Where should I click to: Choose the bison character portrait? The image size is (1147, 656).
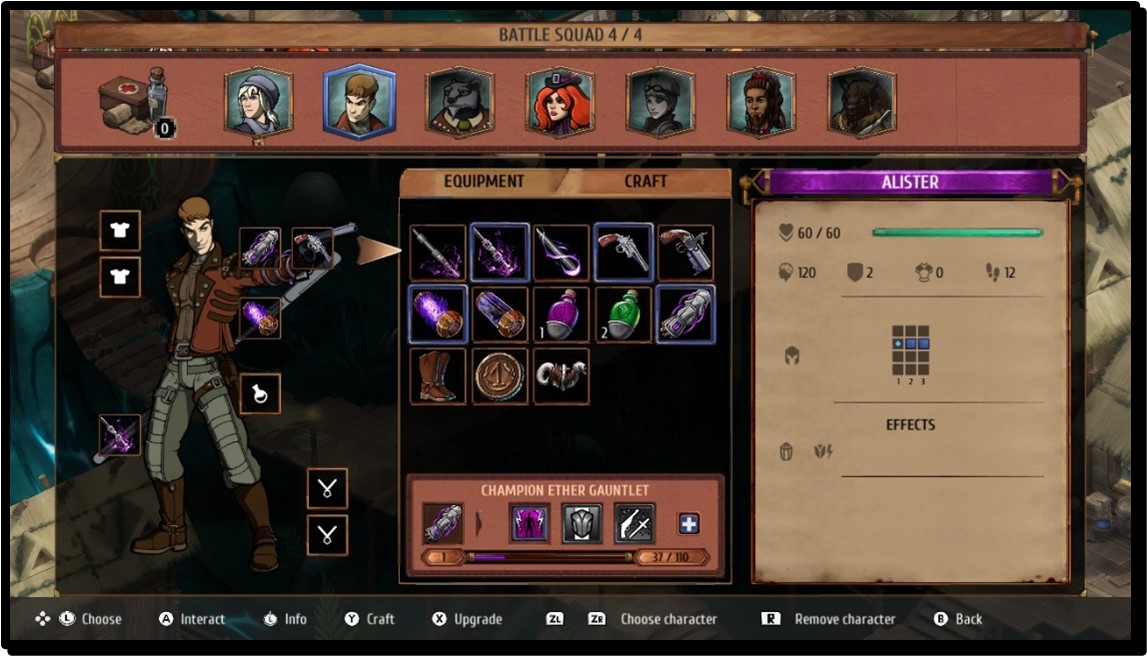(861, 102)
